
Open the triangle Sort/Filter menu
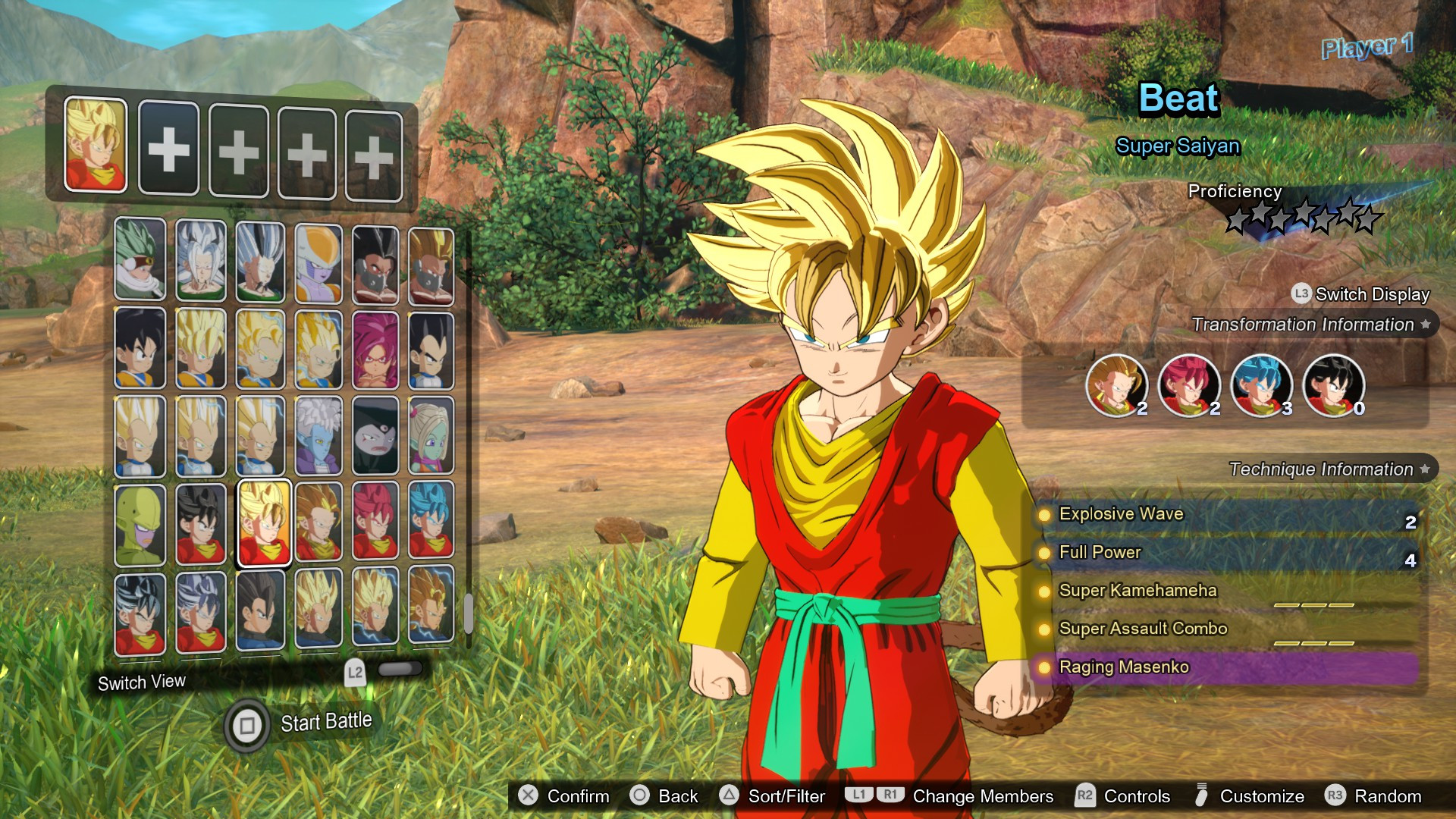pos(730,796)
